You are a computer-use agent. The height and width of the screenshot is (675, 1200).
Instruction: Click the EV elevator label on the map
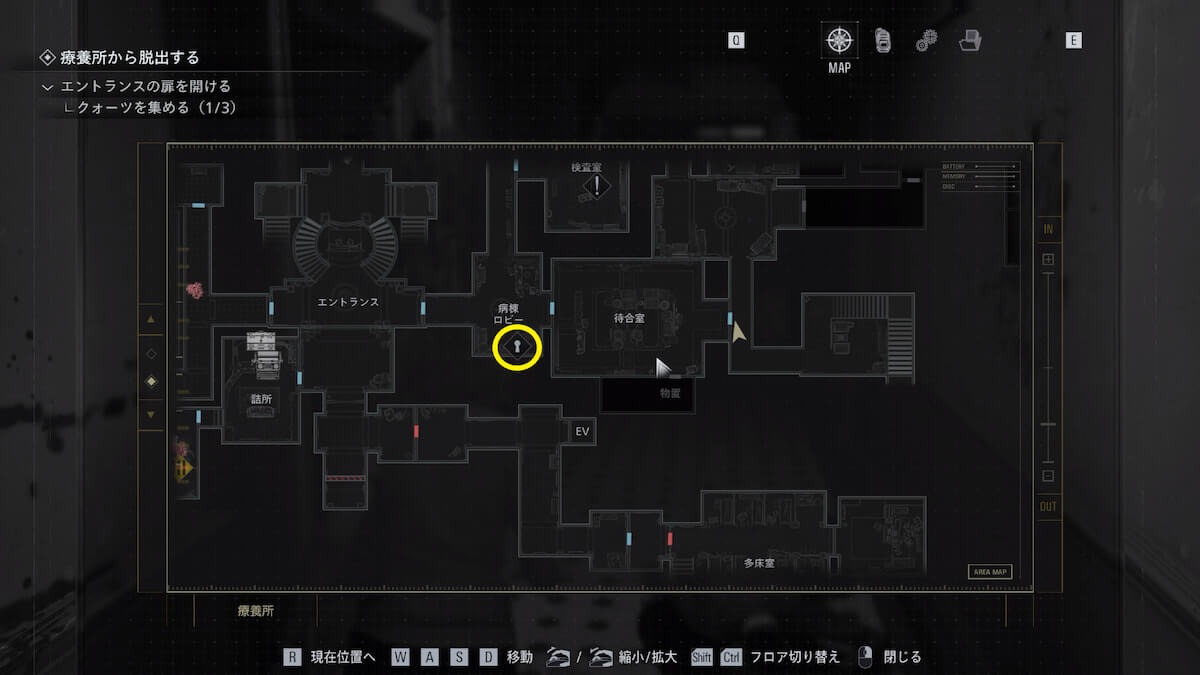(584, 431)
